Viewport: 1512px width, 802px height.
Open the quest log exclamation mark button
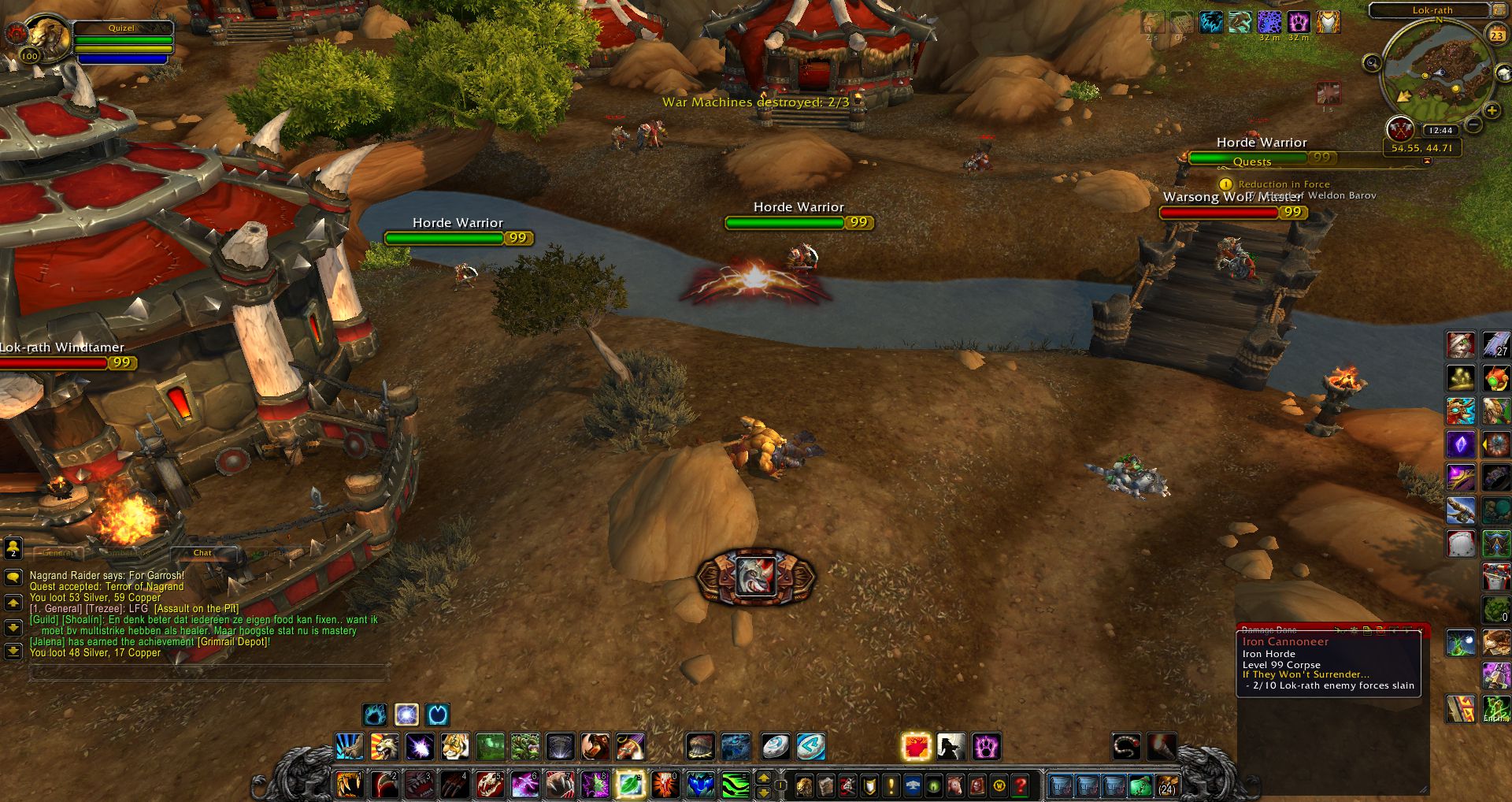pyautogui.click(x=891, y=785)
